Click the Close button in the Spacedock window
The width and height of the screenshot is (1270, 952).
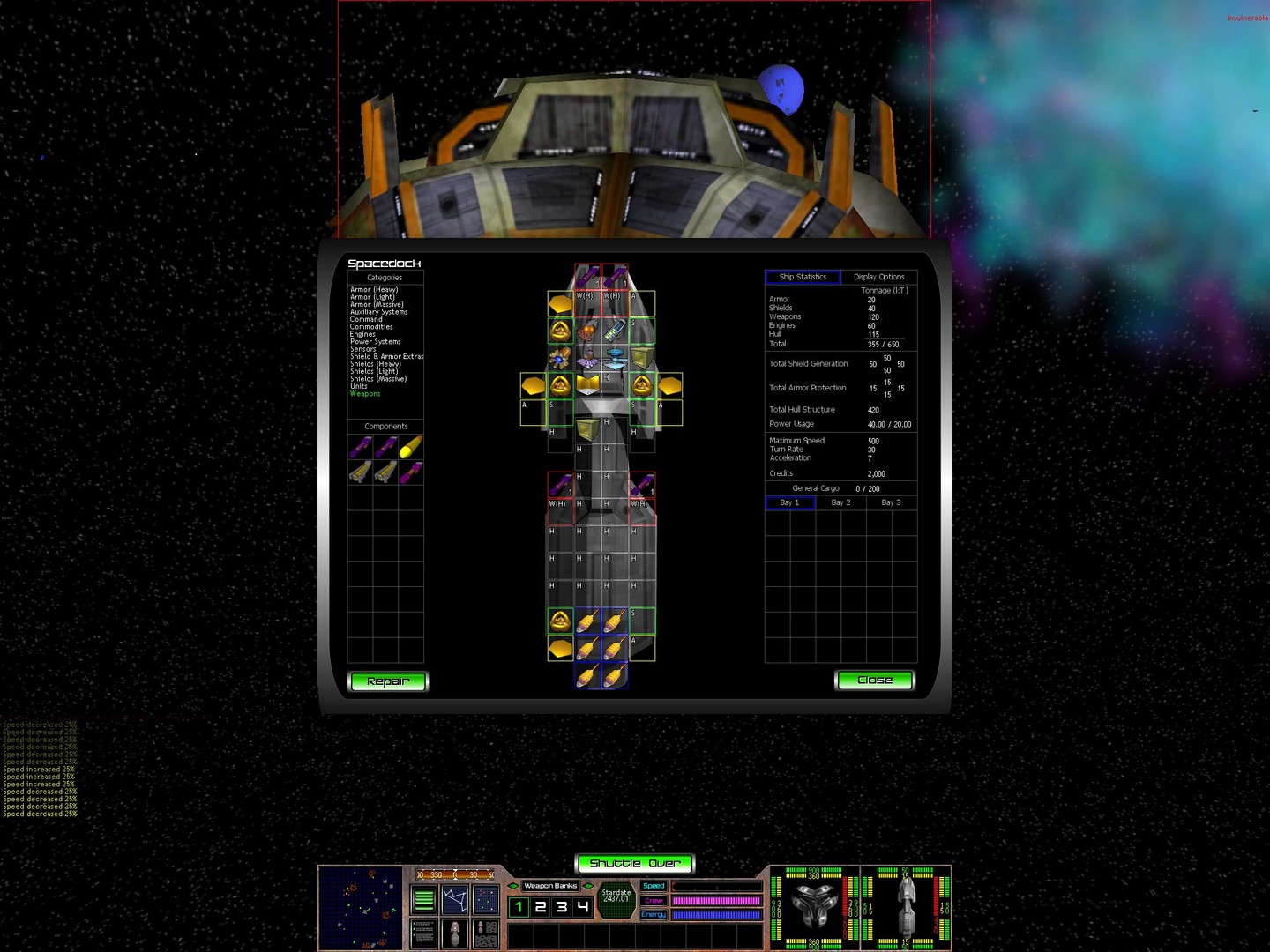tap(874, 680)
